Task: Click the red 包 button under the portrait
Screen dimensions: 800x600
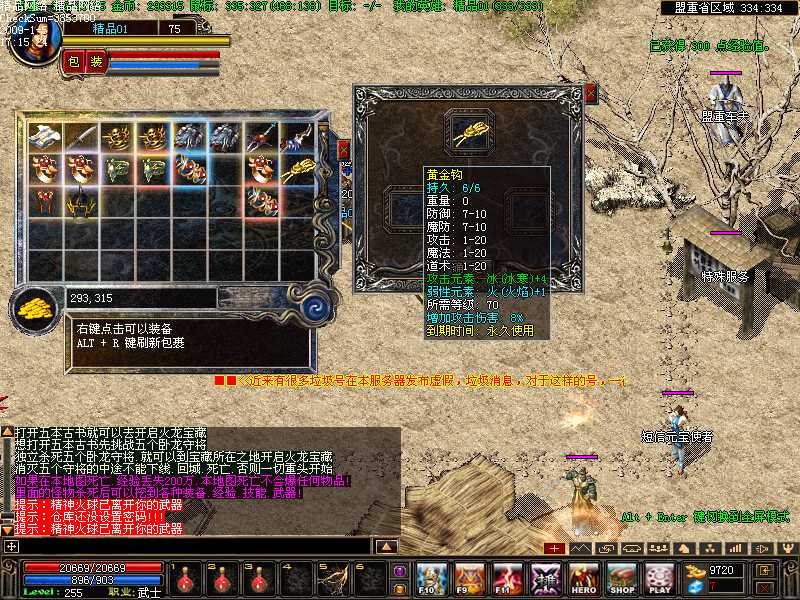Action: click(74, 62)
